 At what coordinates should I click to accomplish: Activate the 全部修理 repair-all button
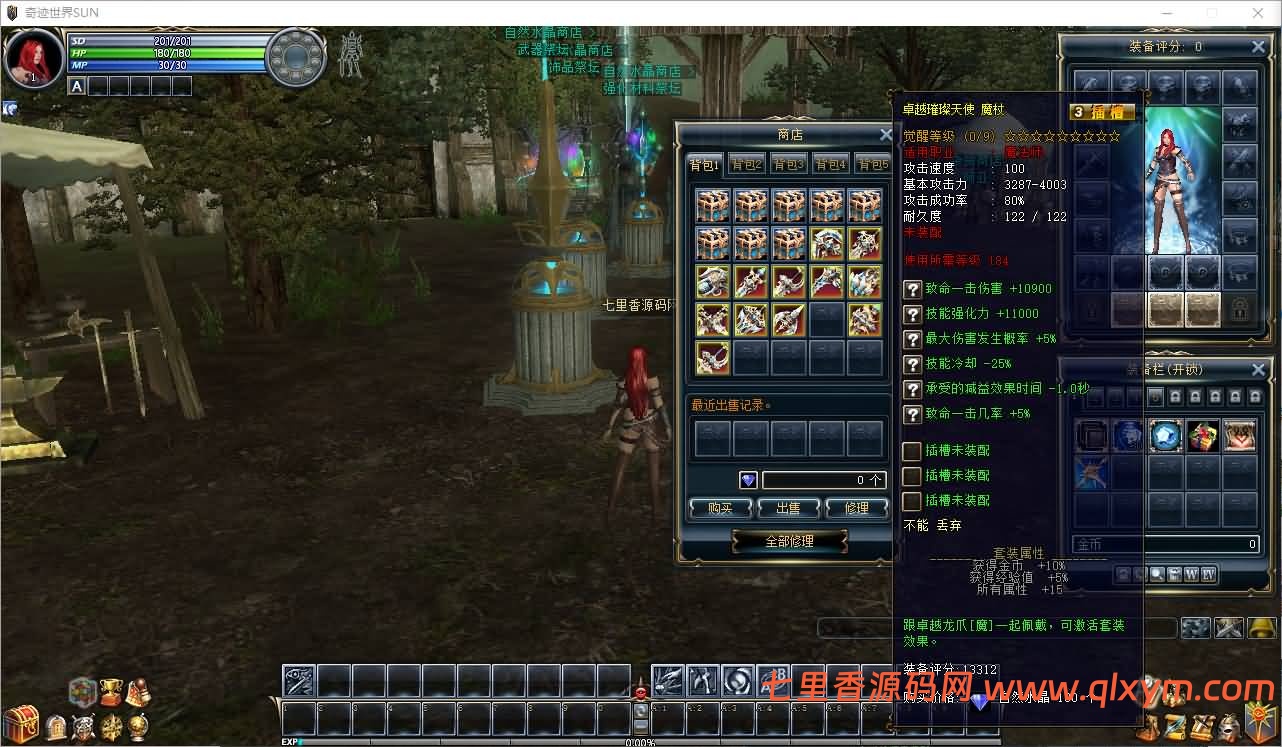(x=789, y=541)
